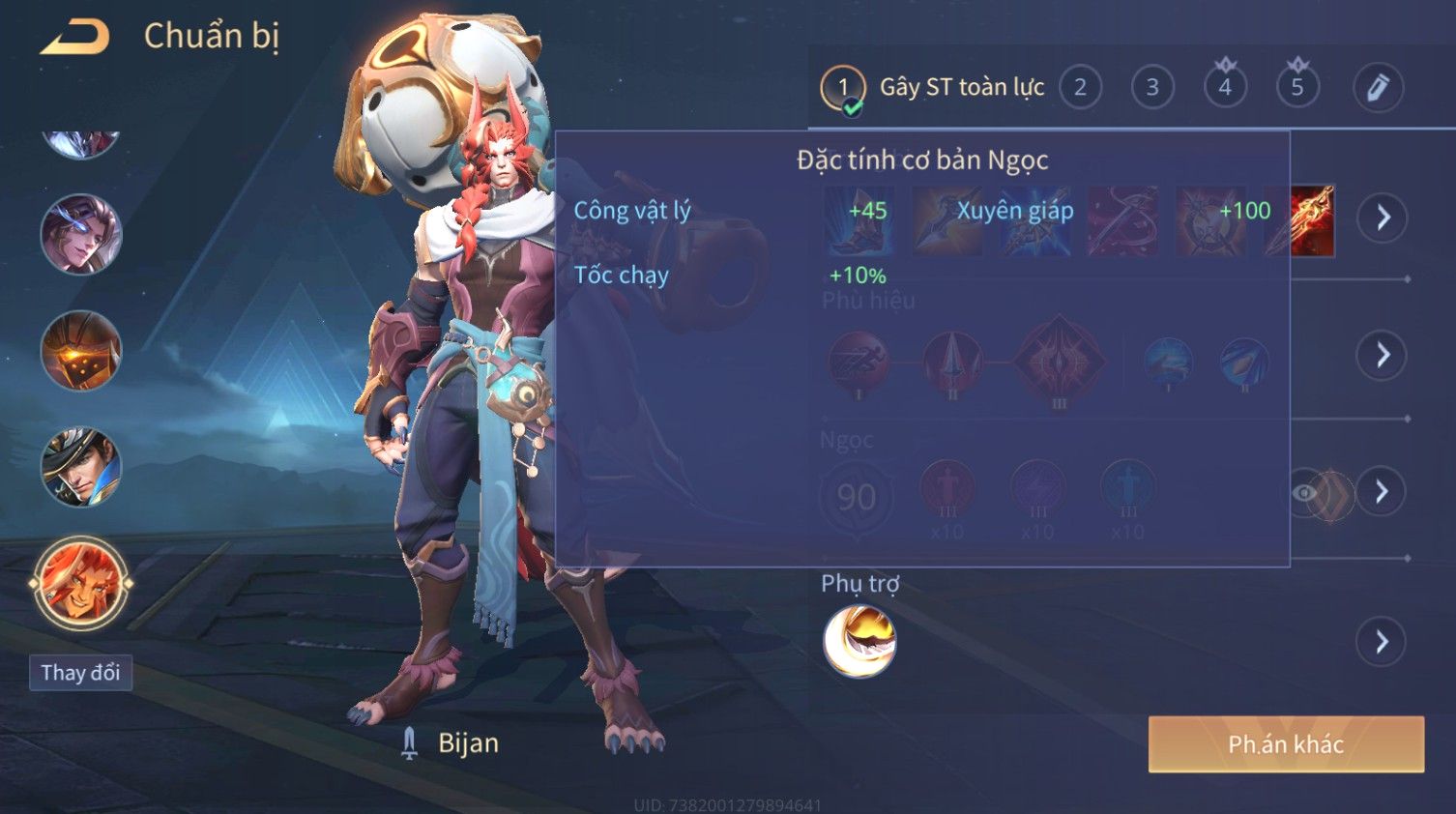The width and height of the screenshot is (1456, 814).
Task: Click the Phán khác button
Action: pyautogui.click(x=1285, y=744)
